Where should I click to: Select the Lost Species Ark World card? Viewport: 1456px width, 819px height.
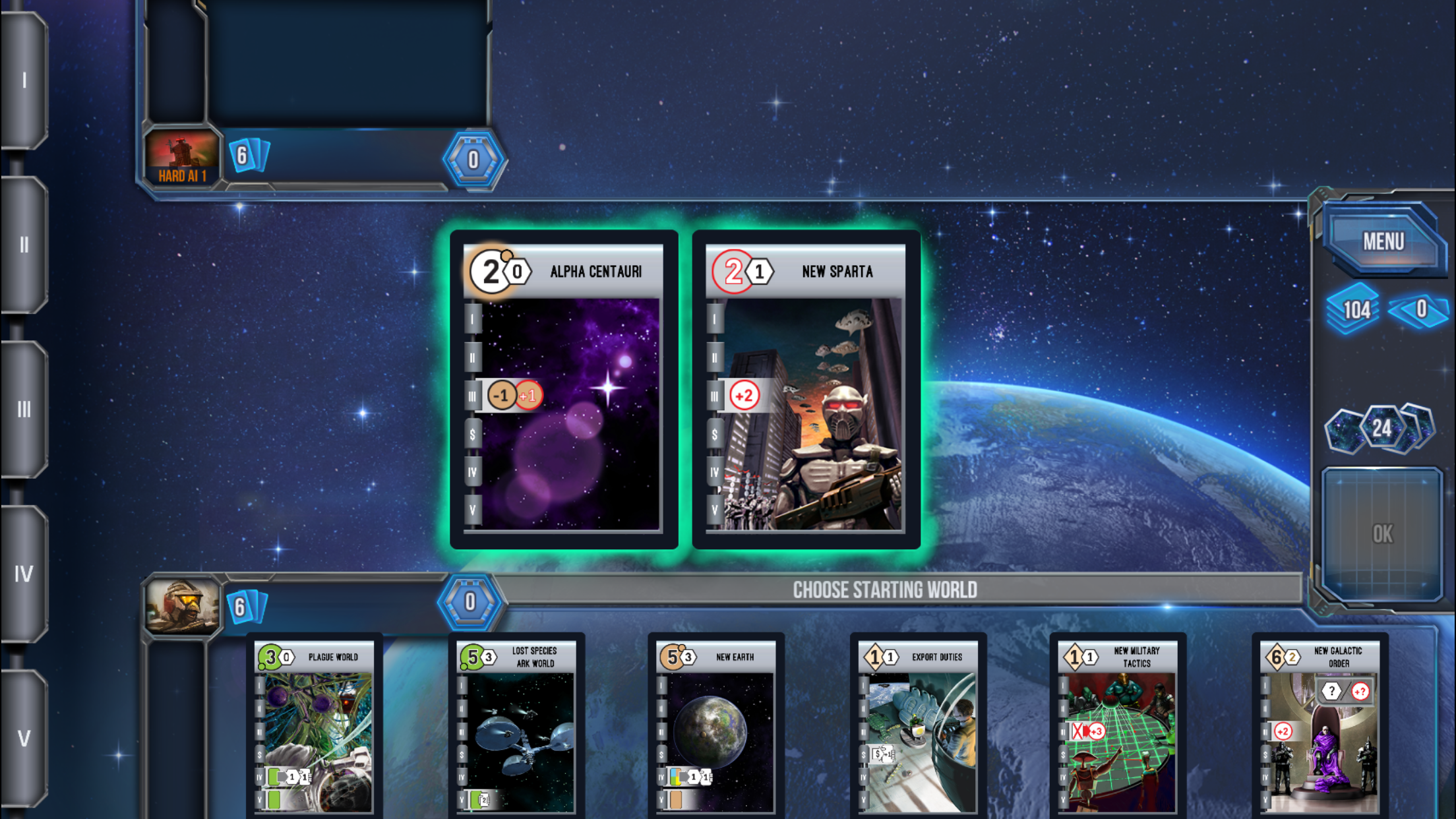point(516,725)
